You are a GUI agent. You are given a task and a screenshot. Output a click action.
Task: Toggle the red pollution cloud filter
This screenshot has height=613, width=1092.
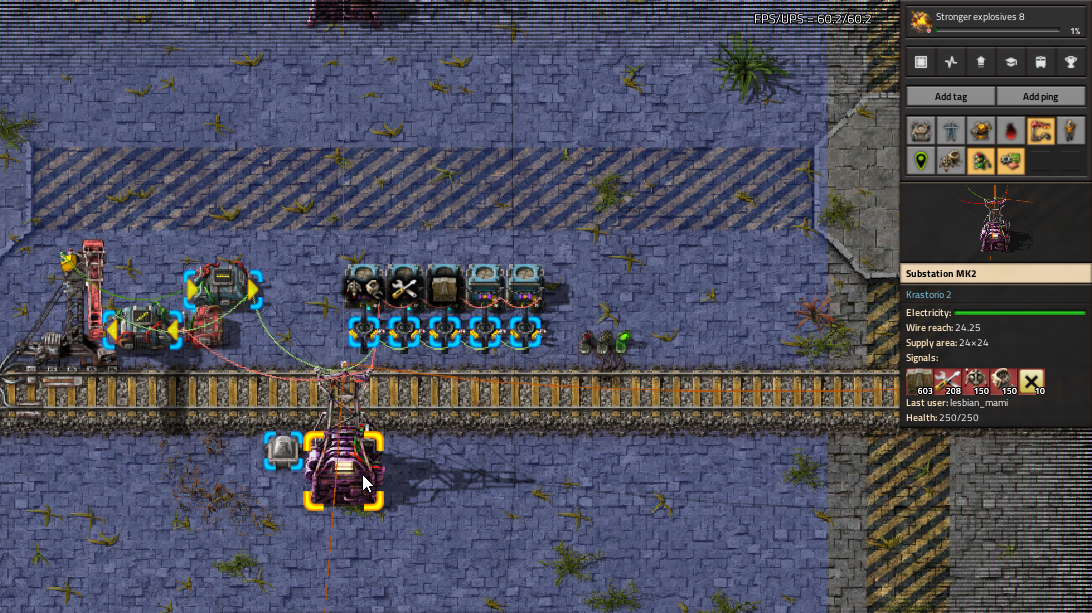click(1011, 131)
